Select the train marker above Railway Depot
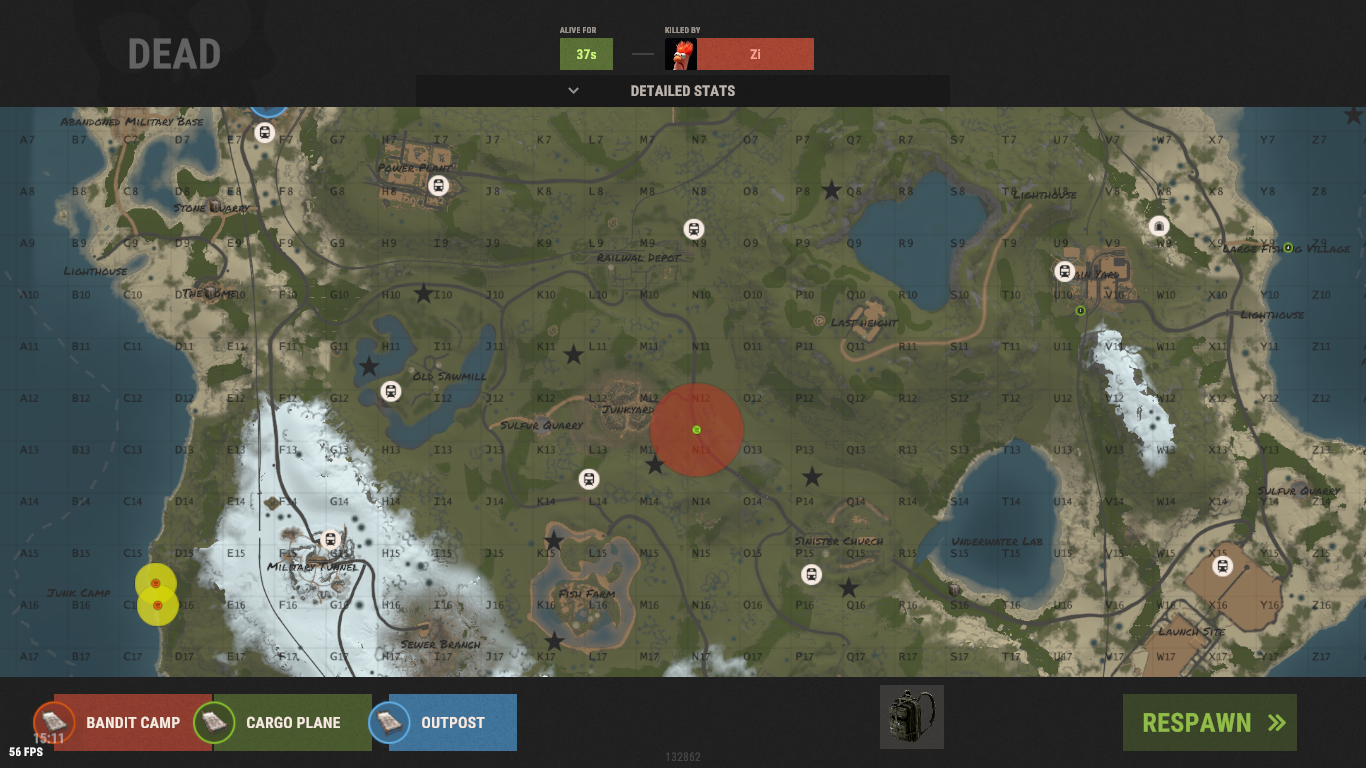This screenshot has height=768, width=1366. pos(694,229)
